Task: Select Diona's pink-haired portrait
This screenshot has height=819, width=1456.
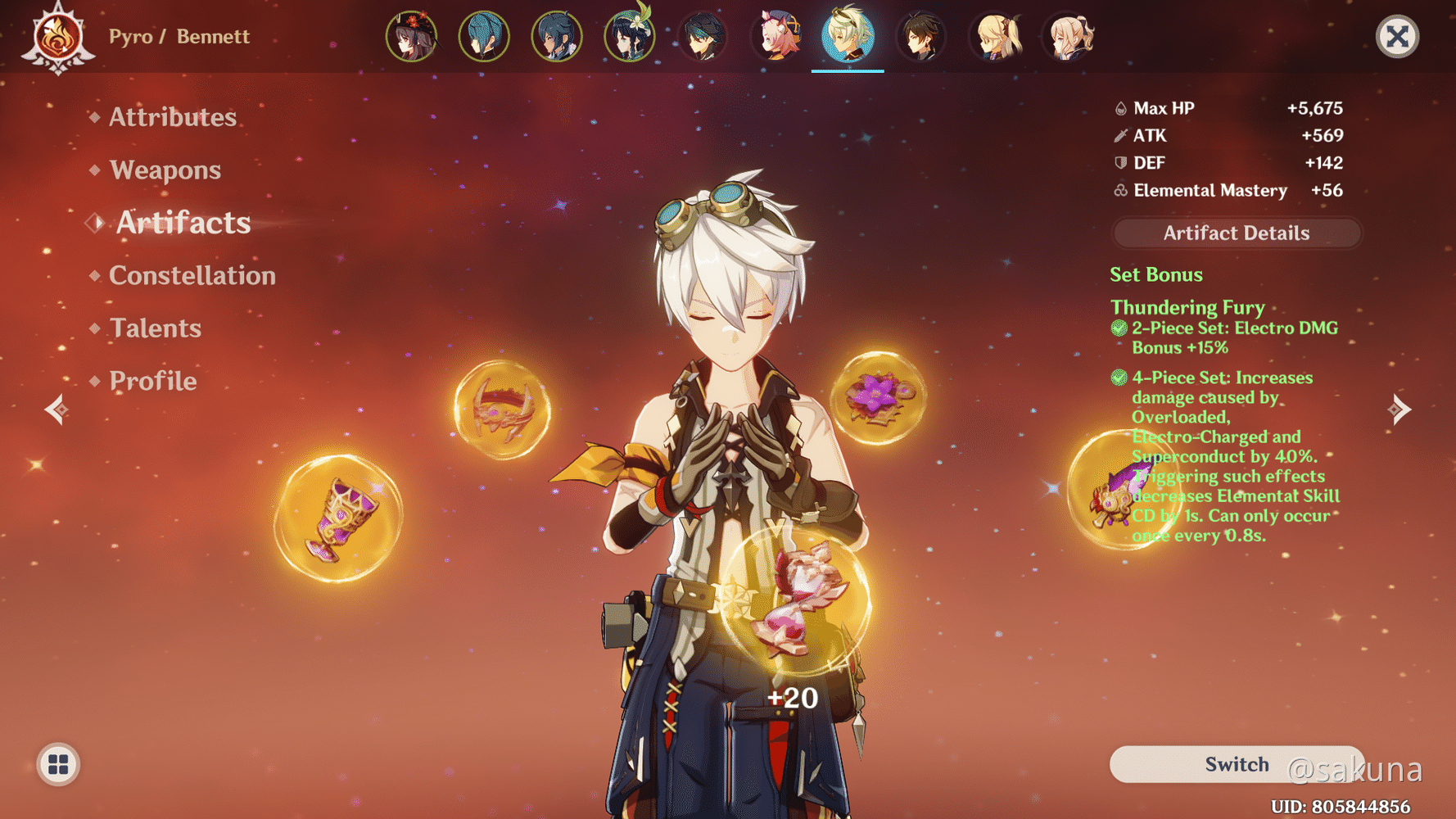Action: [x=775, y=37]
